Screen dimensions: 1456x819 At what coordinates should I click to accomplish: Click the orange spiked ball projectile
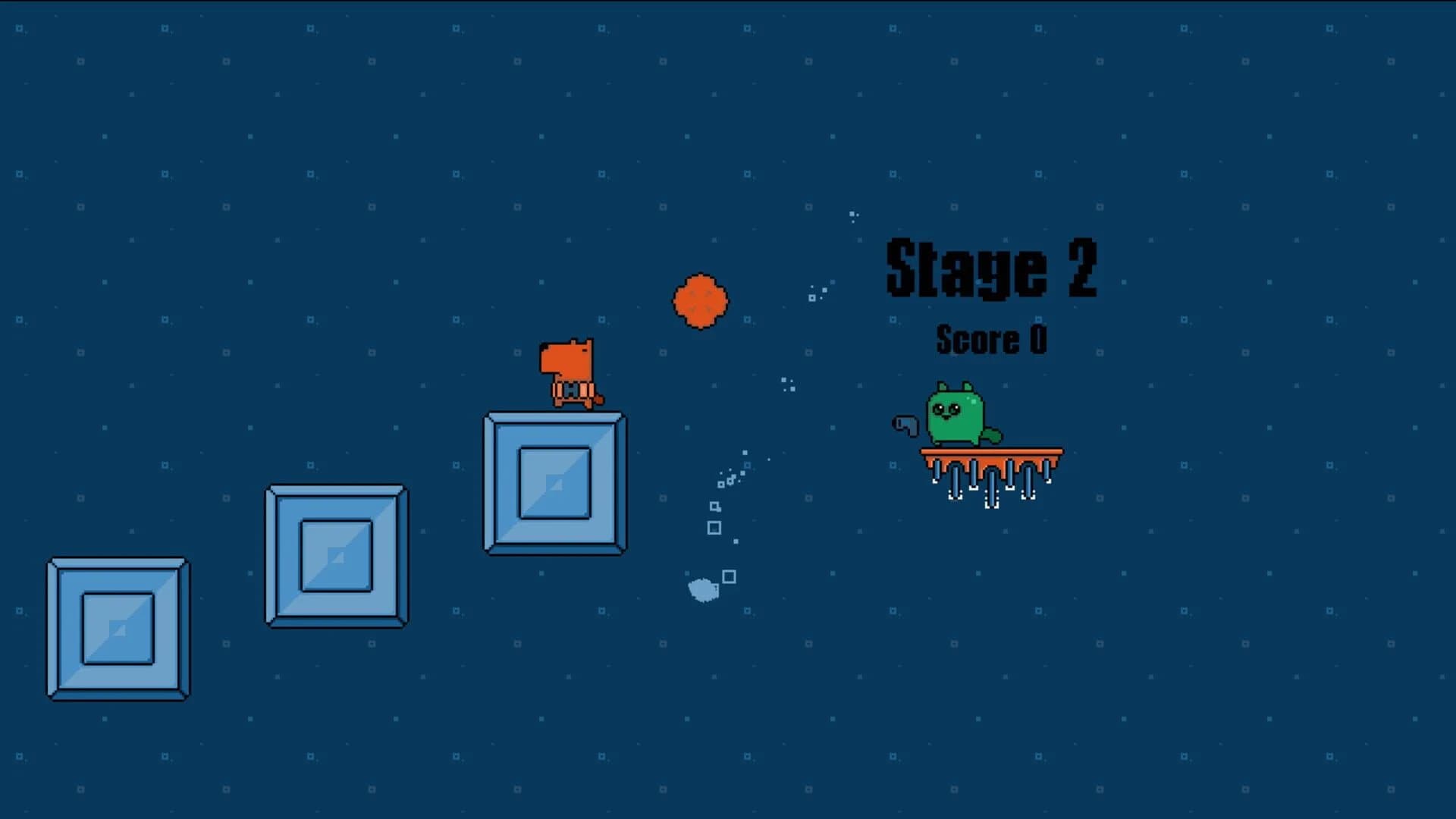click(x=699, y=301)
